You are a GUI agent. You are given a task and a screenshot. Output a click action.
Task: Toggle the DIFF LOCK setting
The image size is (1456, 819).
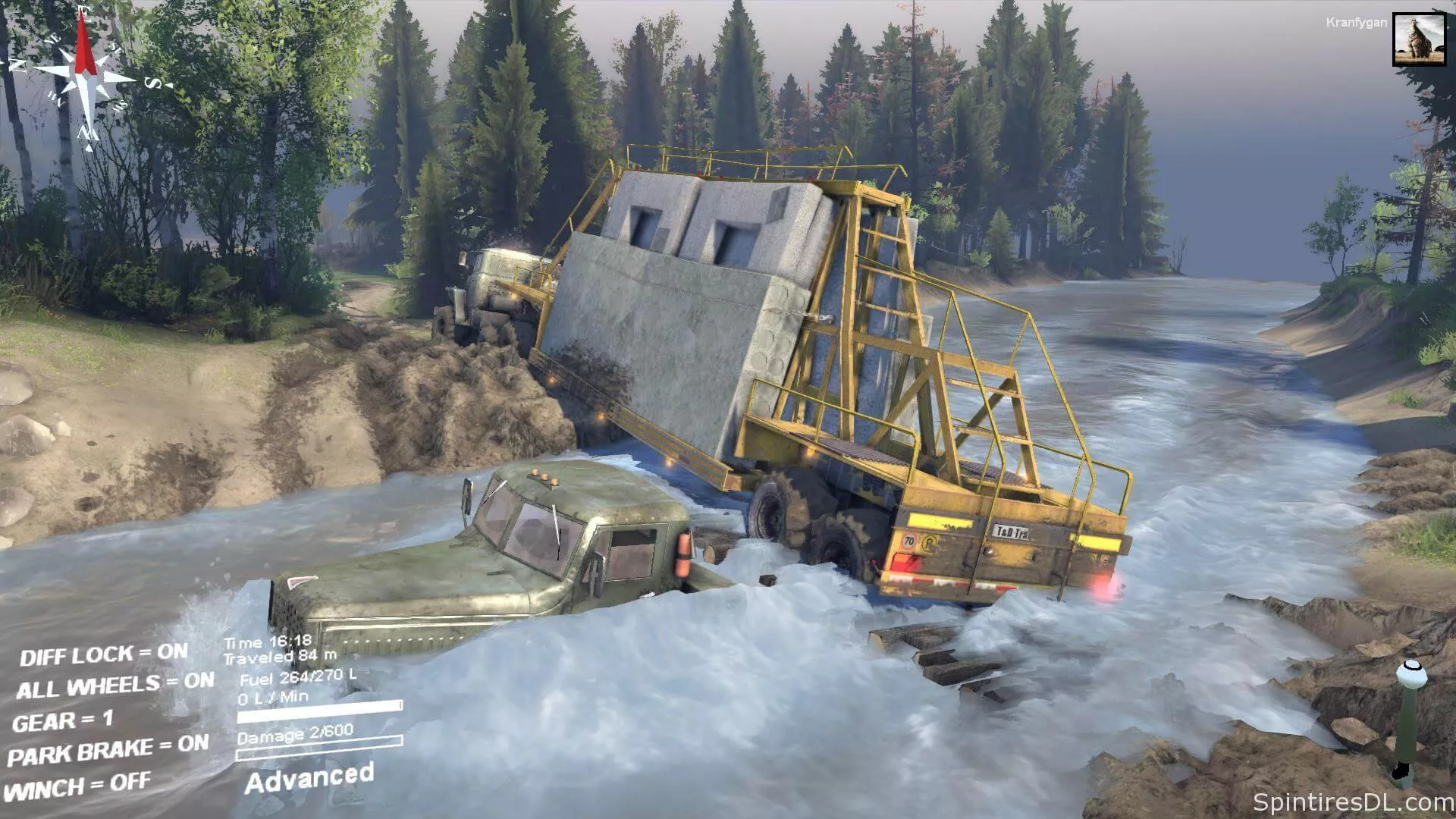tap(104, 654)
